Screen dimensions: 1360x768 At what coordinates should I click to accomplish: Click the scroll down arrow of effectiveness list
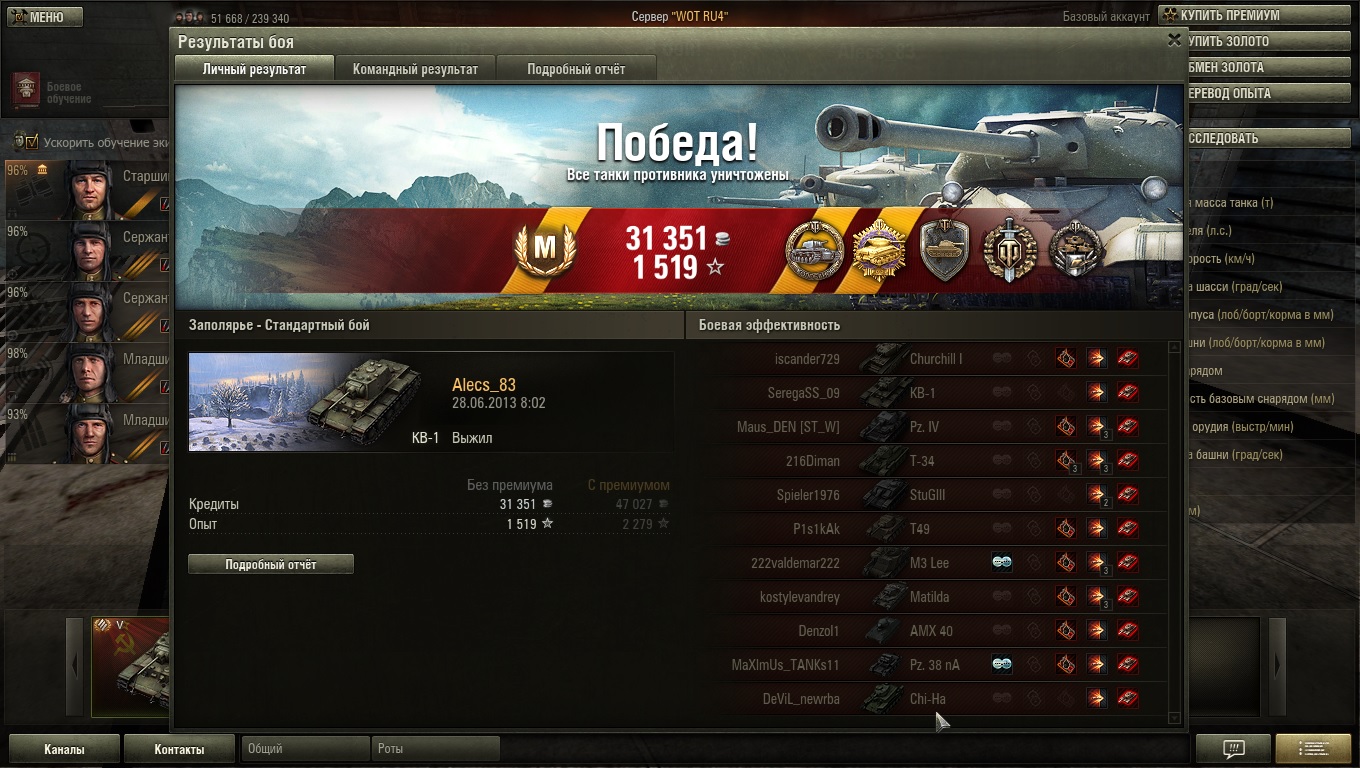click(1174, 717)
